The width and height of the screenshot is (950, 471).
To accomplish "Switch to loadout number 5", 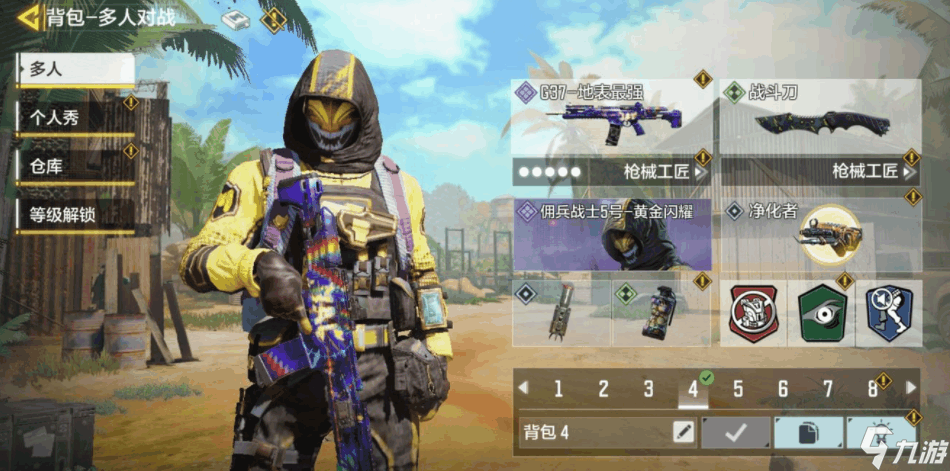I will pos(738,389).
